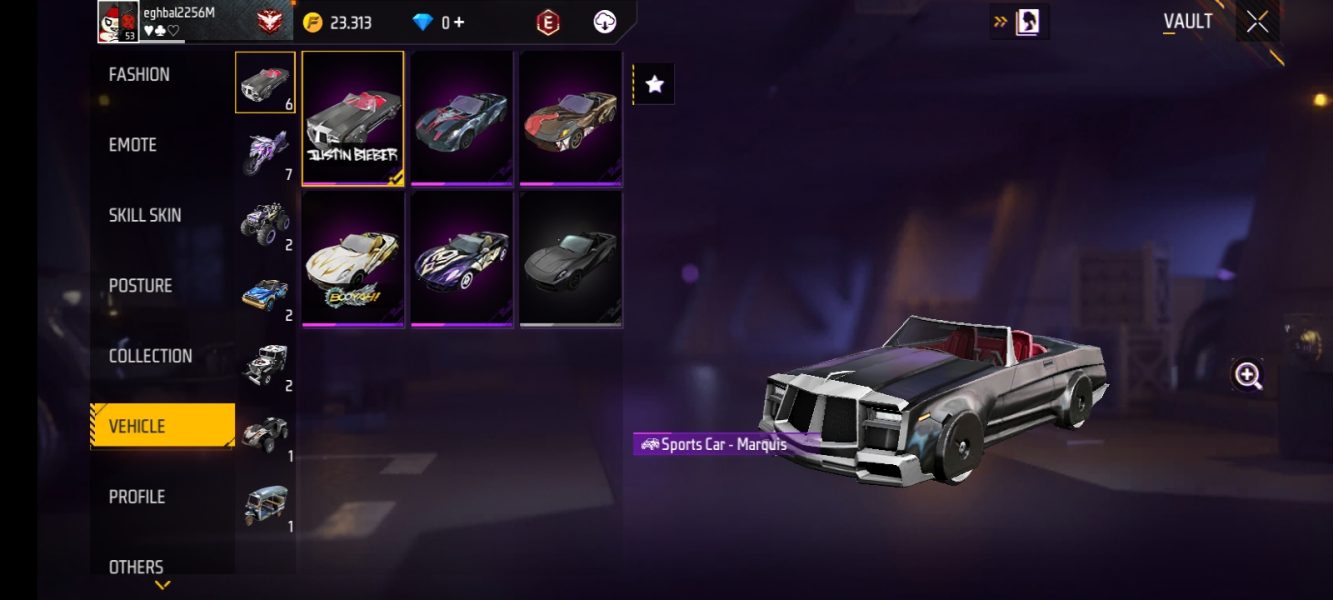Zoom in on the vehicle preview
Viewport: 1333px width, 600px height.
pyautogui.click(x=1248, y=375)
